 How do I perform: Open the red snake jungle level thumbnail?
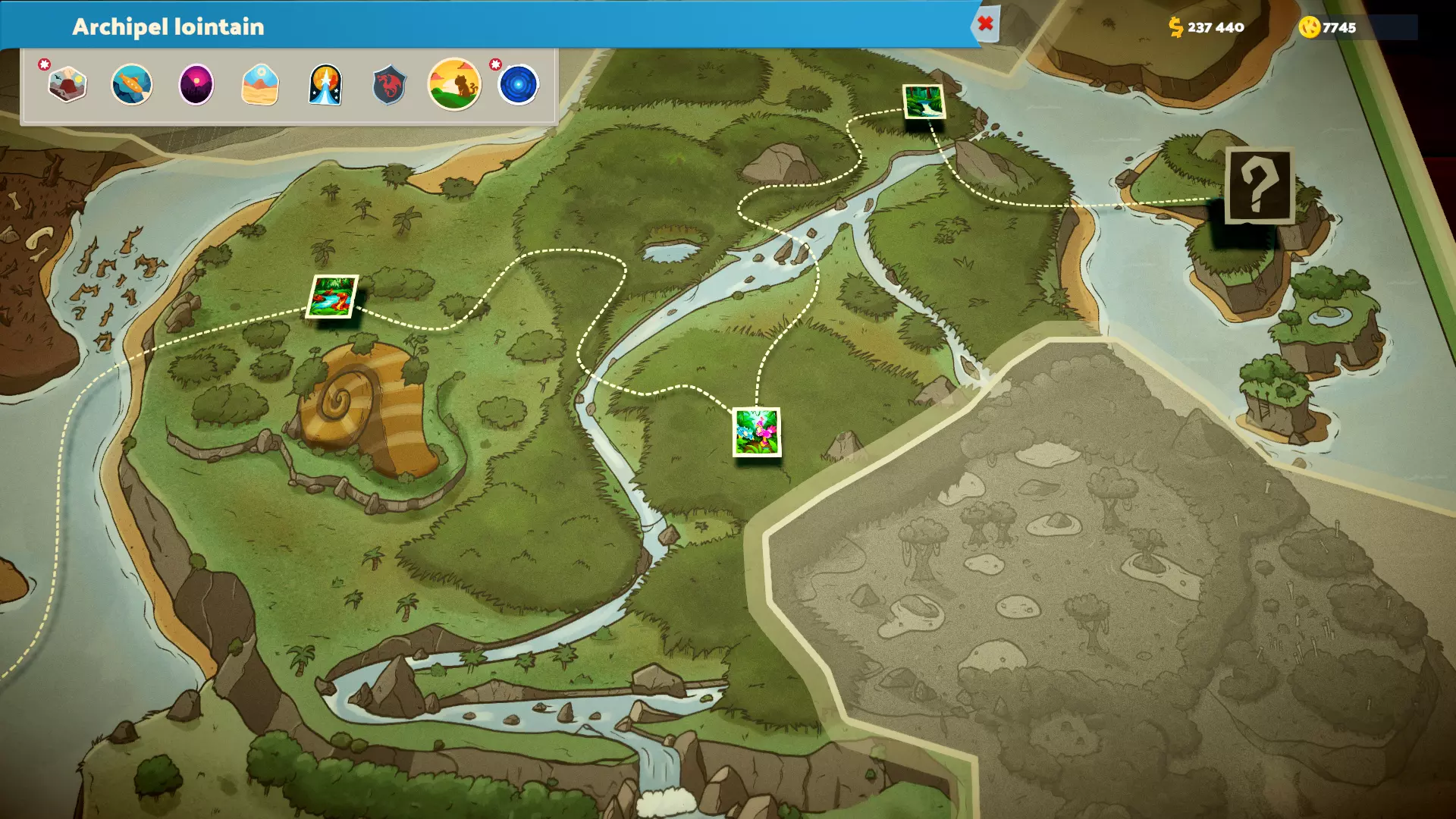(x=332, y=297)
